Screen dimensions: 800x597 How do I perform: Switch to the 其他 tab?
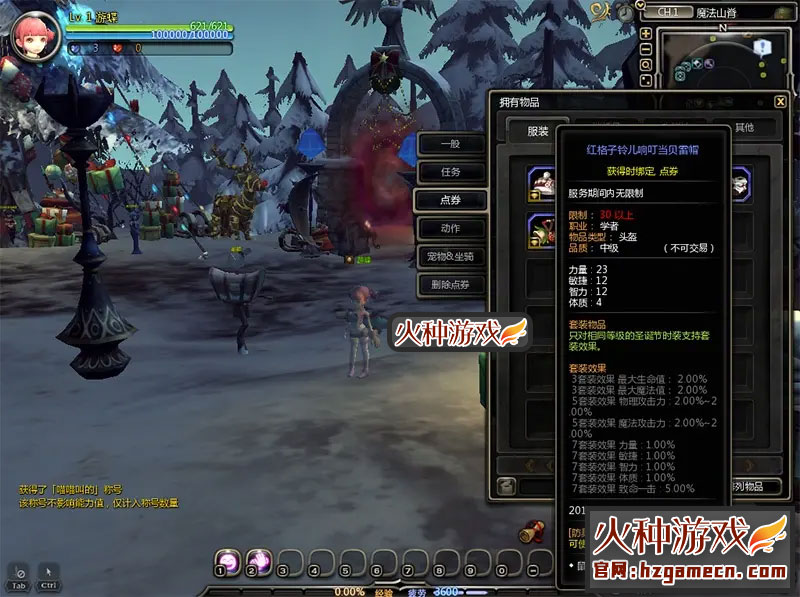[x=744, y=128]
